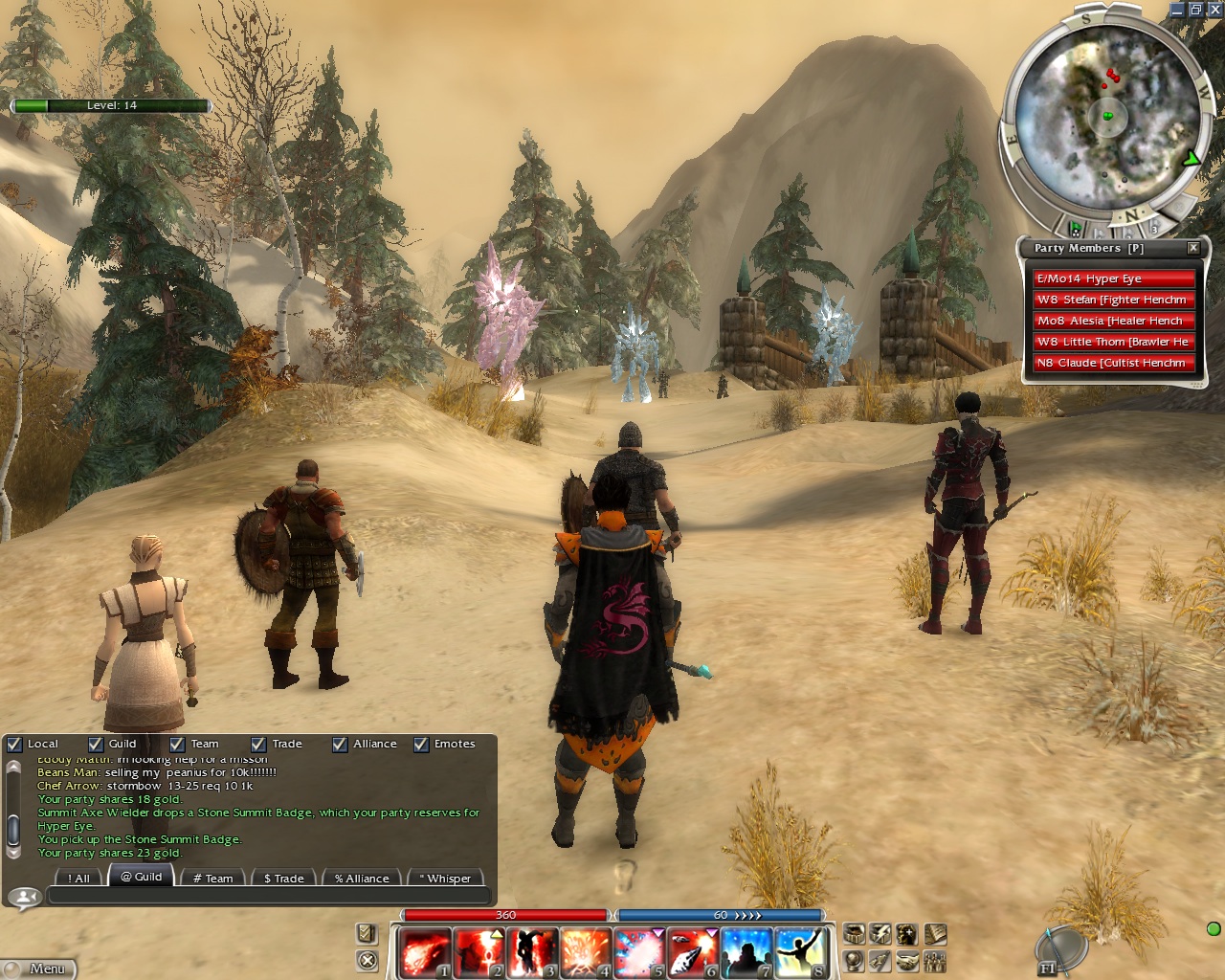Screen dimensions: 1225x980
Task: Switch to the Team chat channel tab
Action: pyautogui.click(x=212, y=878)
